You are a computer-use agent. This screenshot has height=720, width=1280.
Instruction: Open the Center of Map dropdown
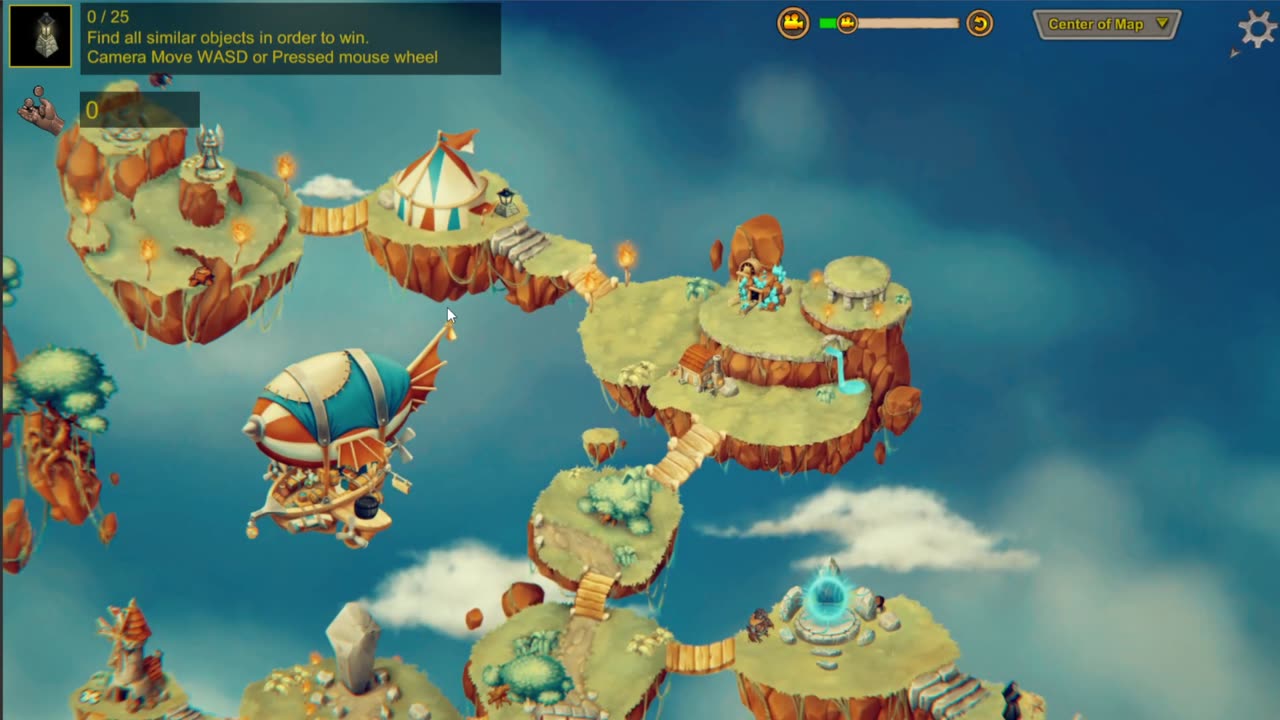point(1107,24)
